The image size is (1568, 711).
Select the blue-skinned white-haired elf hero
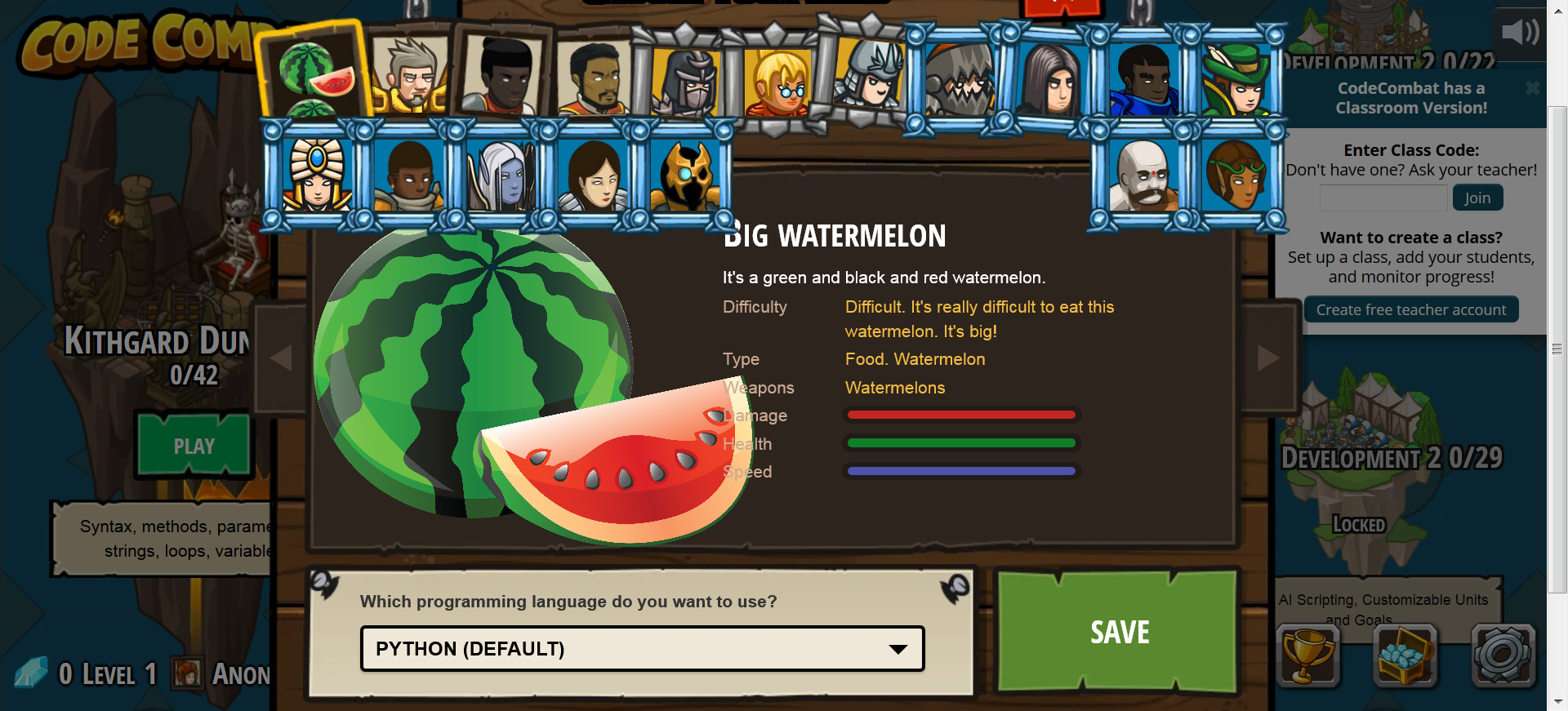click(501, 176)
